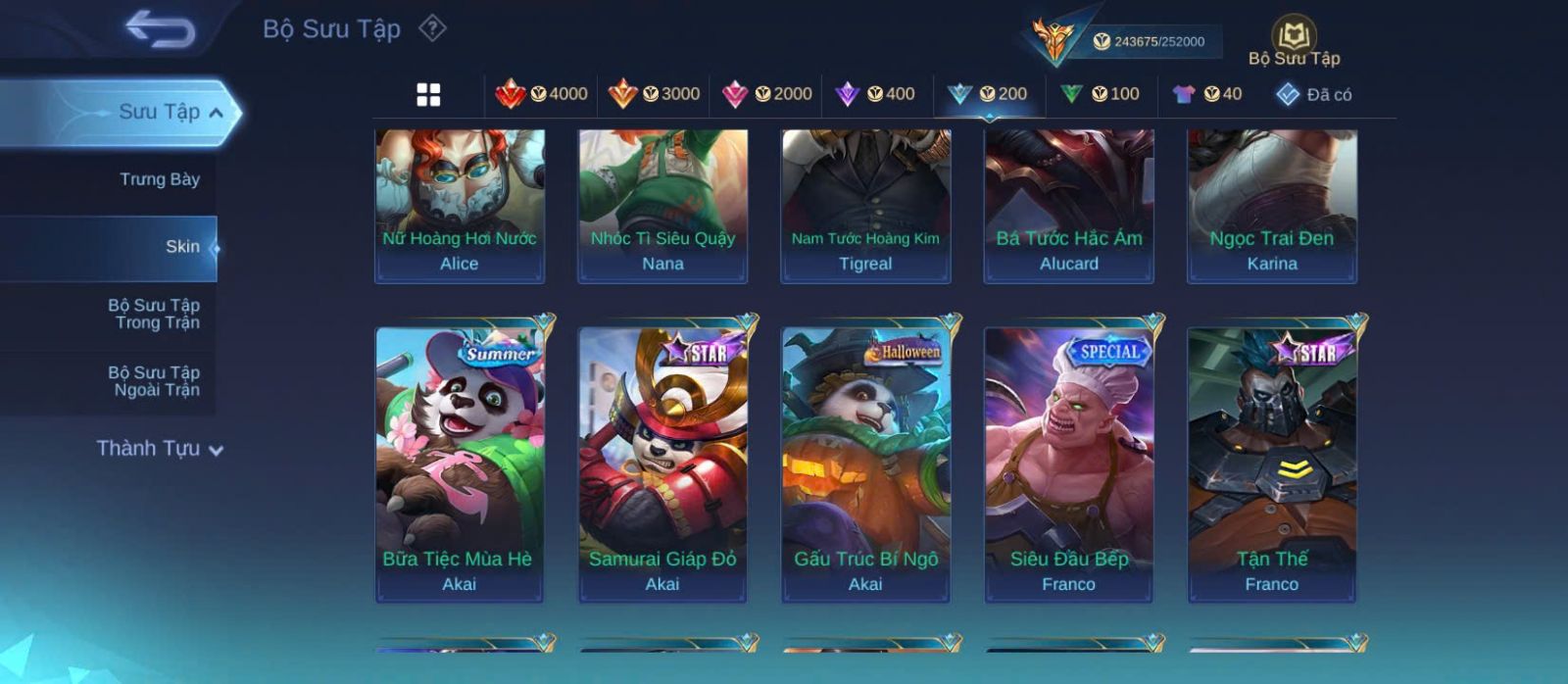Open the Trưng Bày sidebar entry
This screenshot has height=684, width=1568.
pyautogui.click(x=159, y=179)
